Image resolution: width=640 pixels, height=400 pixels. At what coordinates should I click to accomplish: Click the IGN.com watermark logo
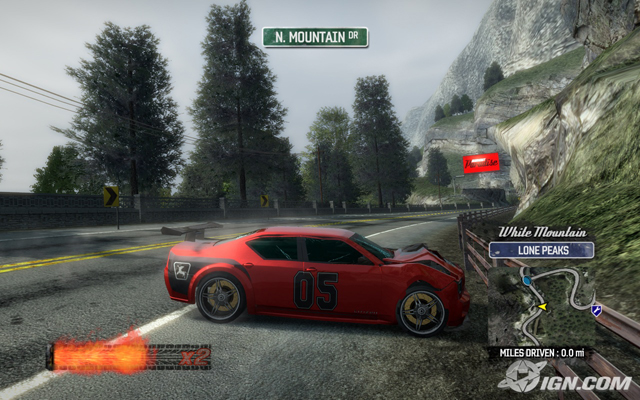pos(567,378)
